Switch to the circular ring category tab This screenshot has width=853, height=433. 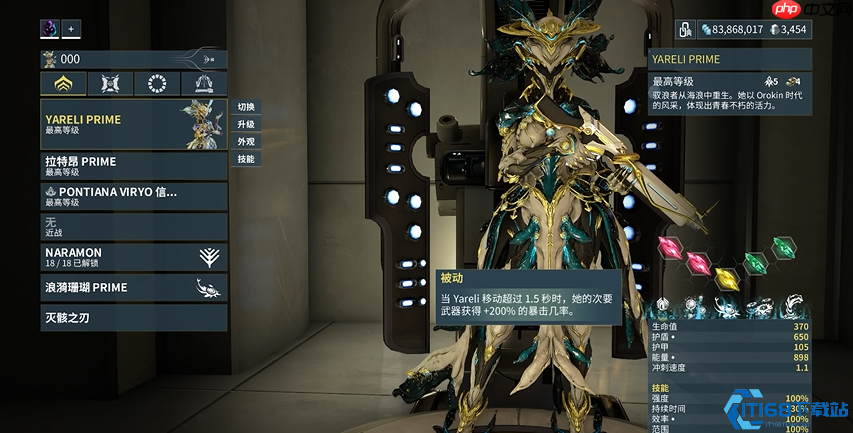(157, 84)
